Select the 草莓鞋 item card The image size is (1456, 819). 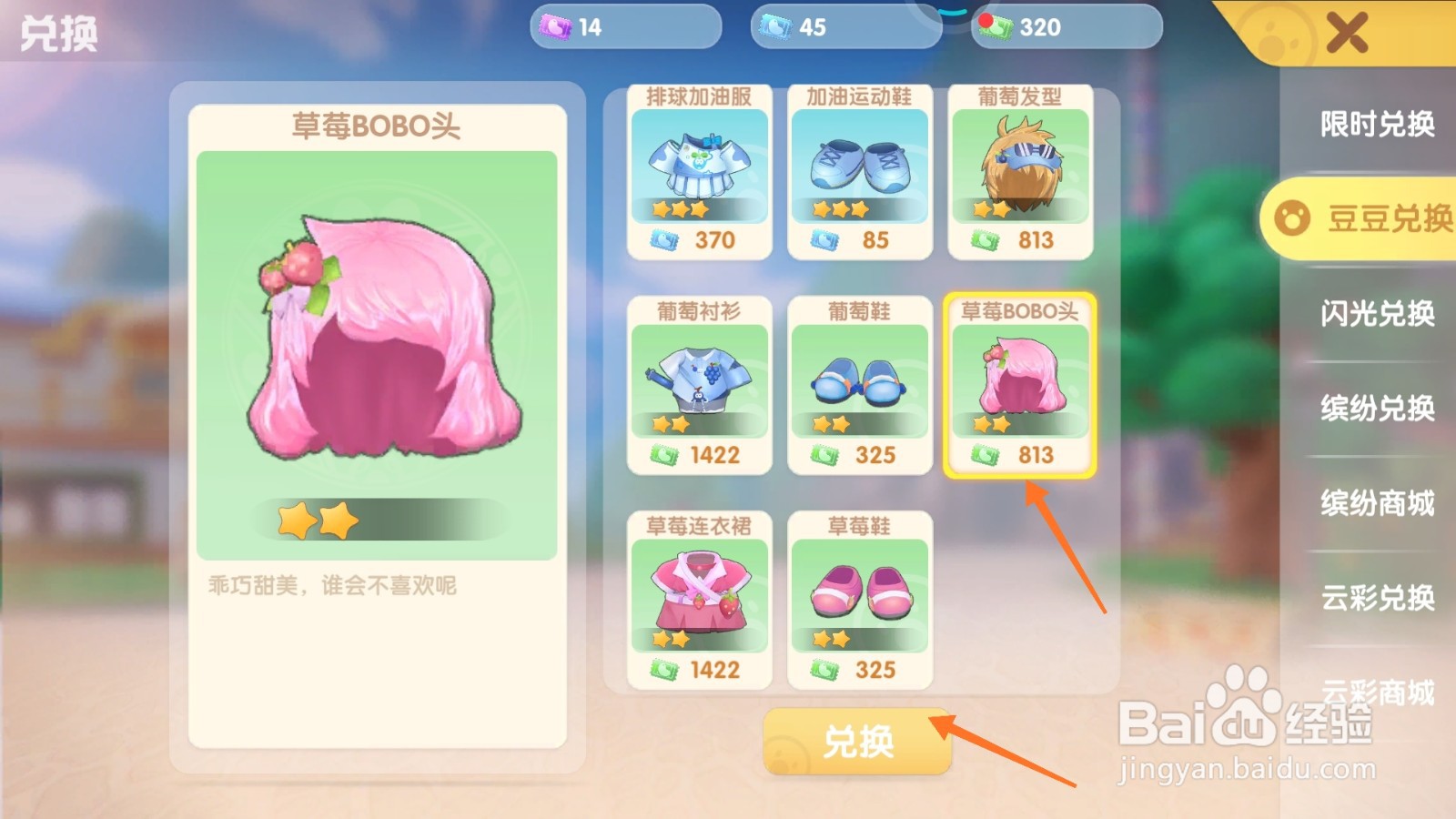861,596
